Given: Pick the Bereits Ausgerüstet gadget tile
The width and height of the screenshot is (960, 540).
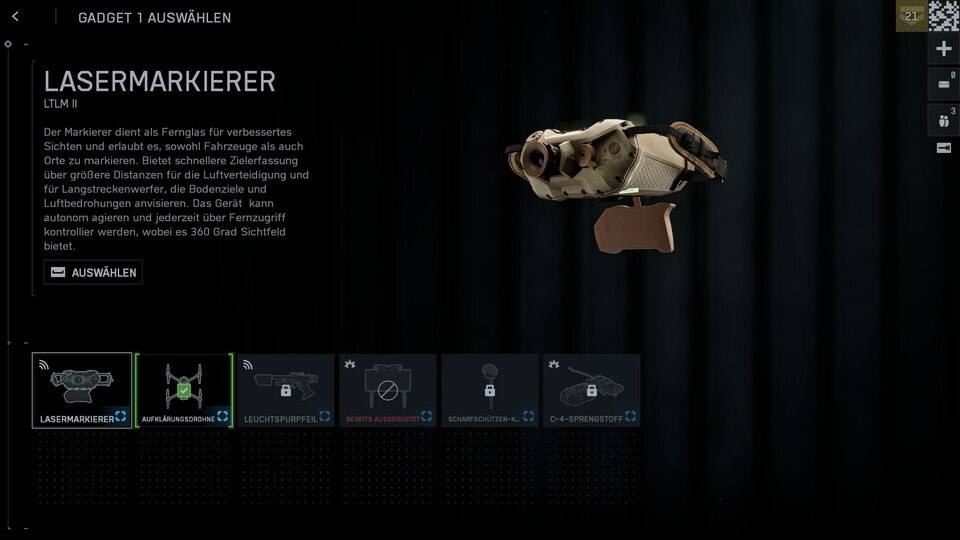Looking at the screenshot, I should 388,390.
